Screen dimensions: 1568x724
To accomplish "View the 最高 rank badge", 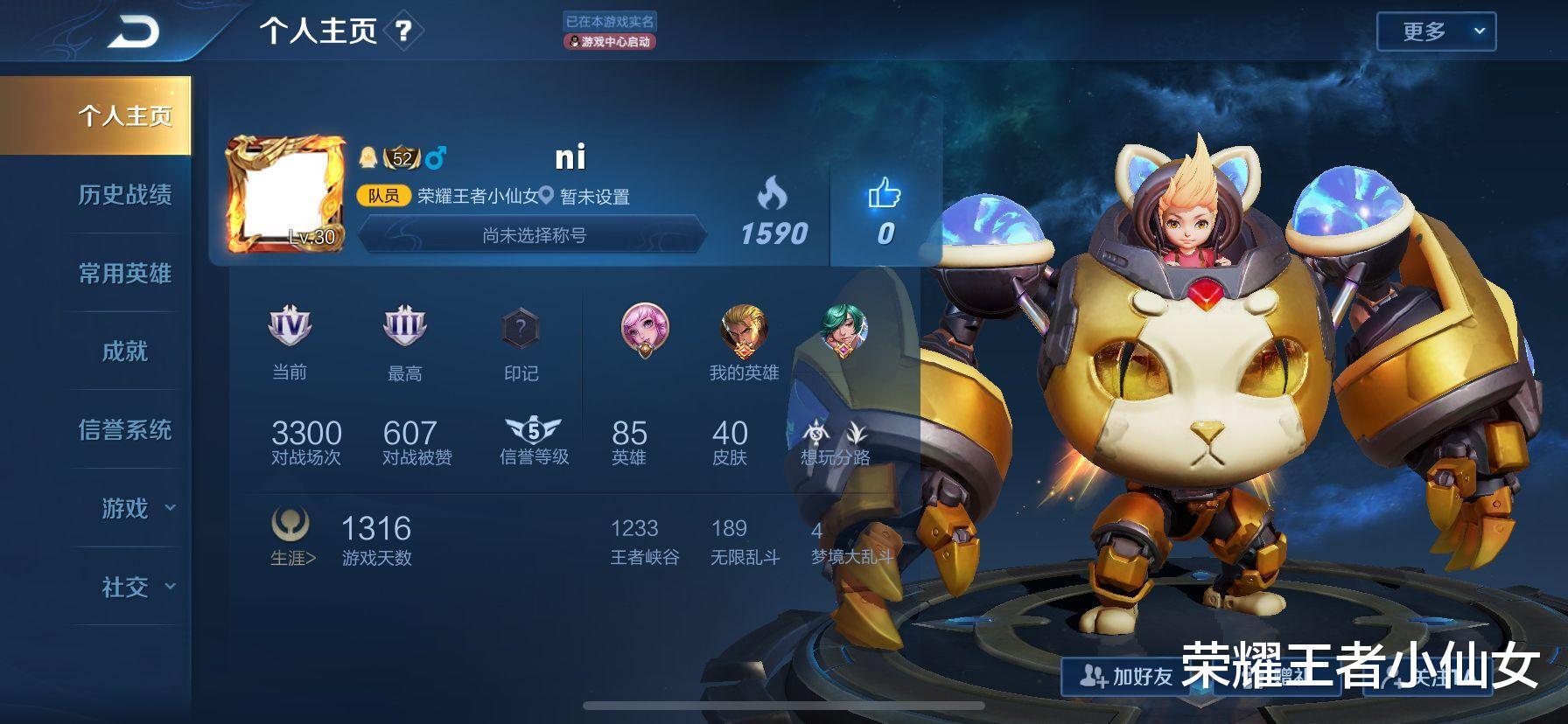I will [x=404, y=326].
